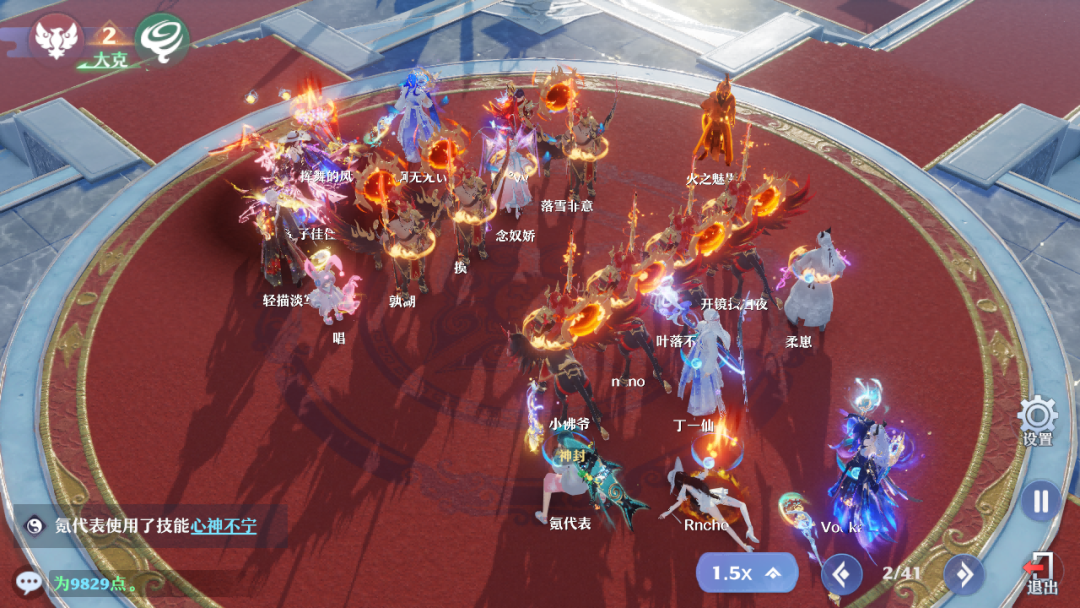1080x608 pixels.
Task: Open the 设置 settings gear
Action: point(1037,417)
